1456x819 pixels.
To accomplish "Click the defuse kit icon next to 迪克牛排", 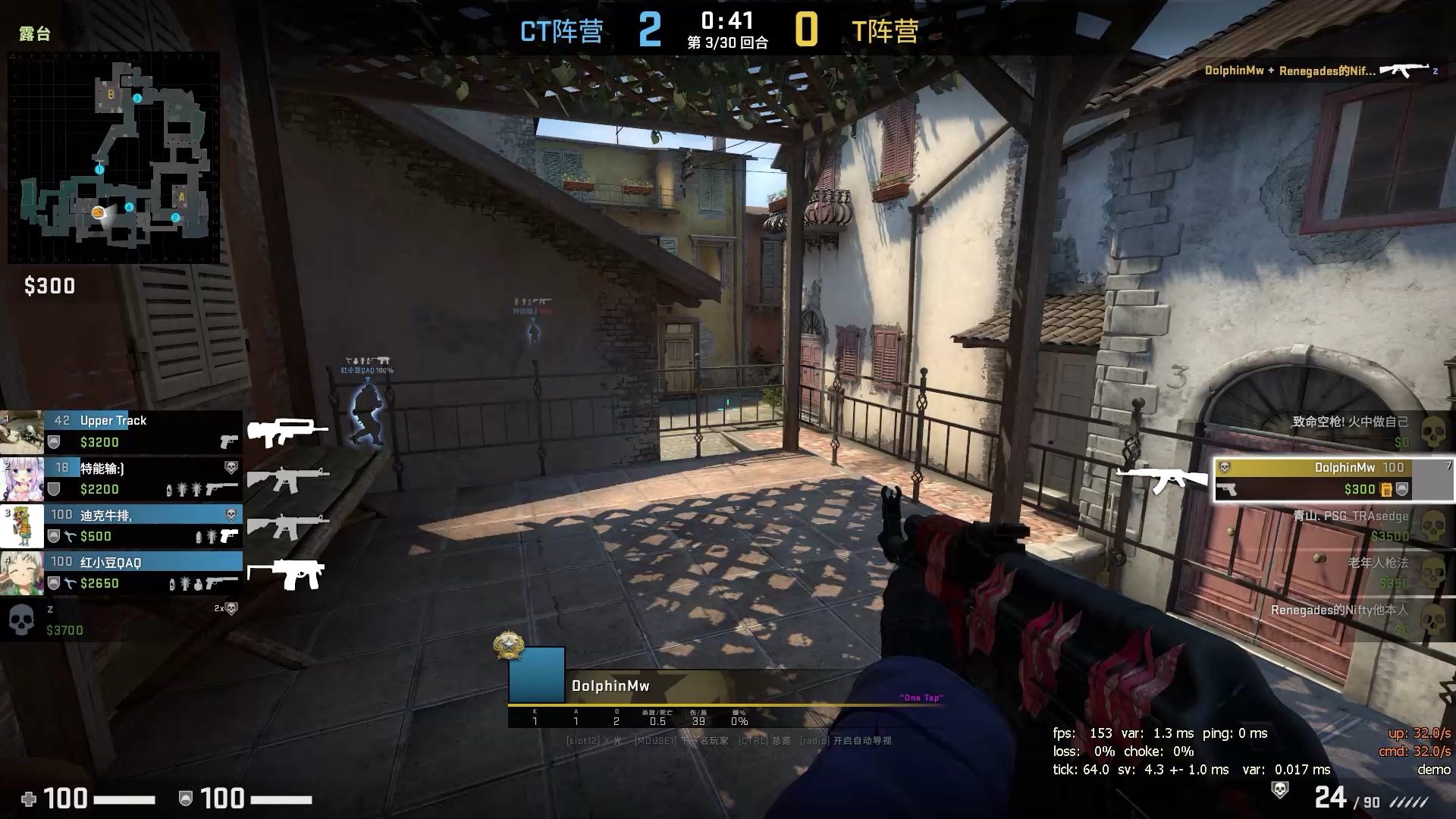I will pyautogui.click(x=71, y=535).
